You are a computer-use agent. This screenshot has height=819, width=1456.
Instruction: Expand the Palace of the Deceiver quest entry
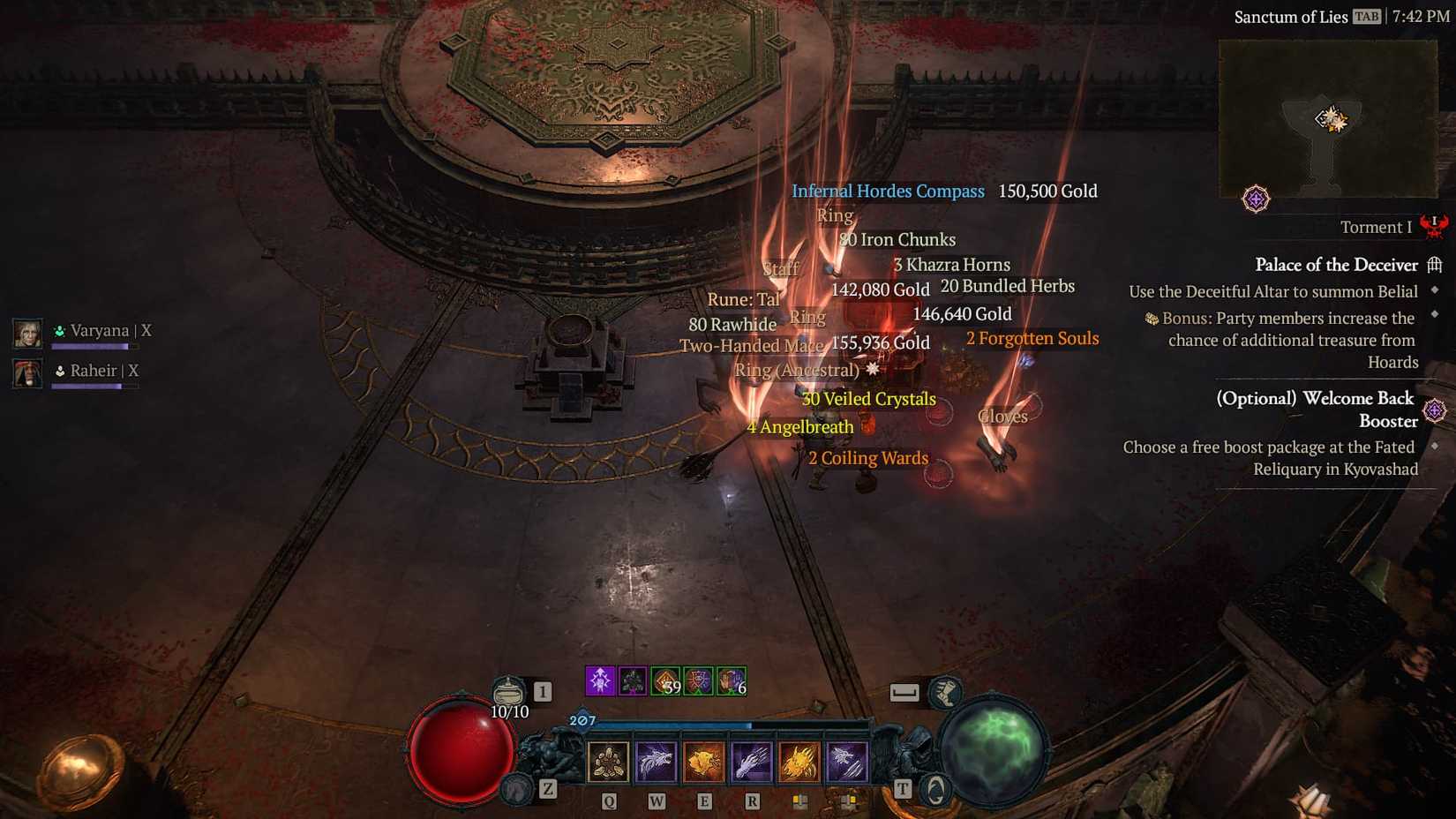pyautogui.click(x=1337, y=265)
